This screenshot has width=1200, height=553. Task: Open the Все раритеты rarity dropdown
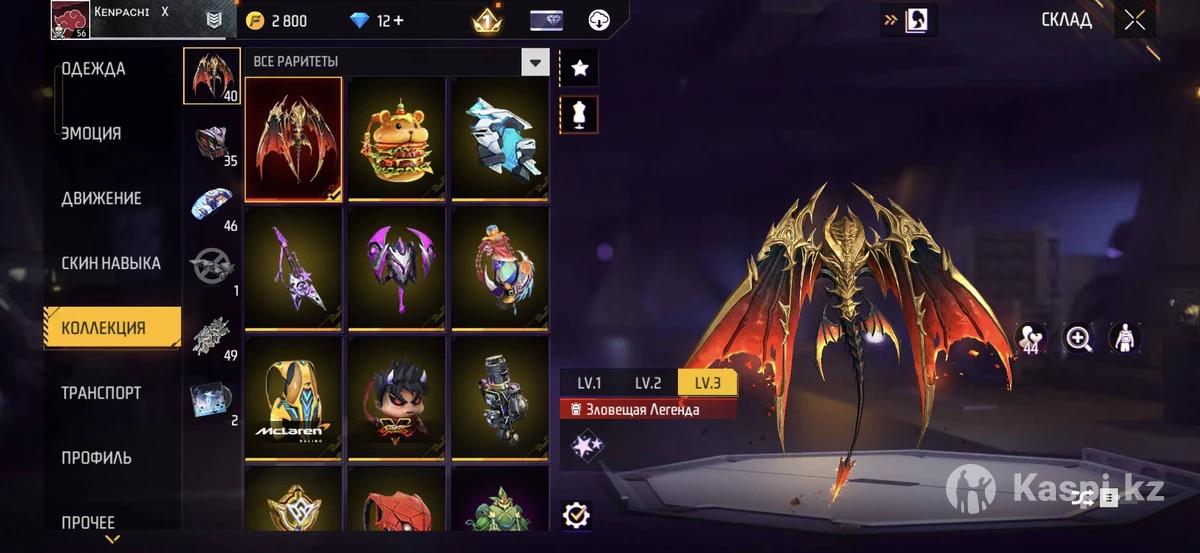[x=535, y=62]
